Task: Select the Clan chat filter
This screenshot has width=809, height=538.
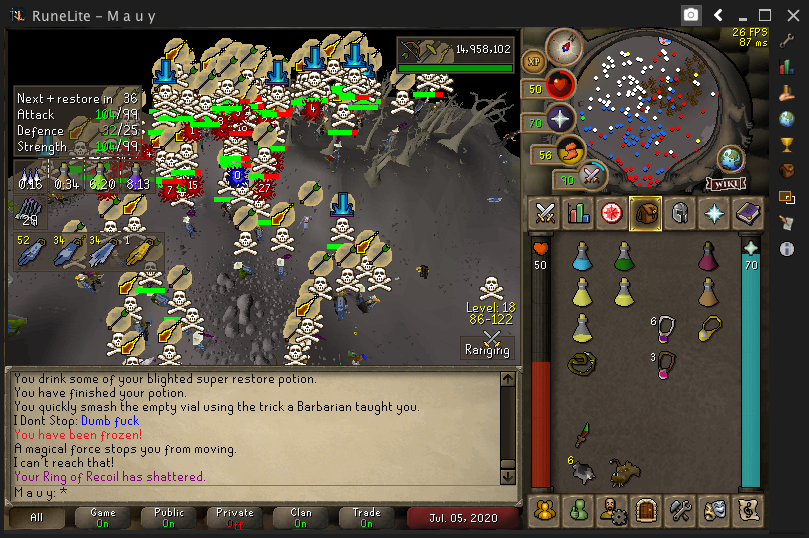Action: click(301, 518)
